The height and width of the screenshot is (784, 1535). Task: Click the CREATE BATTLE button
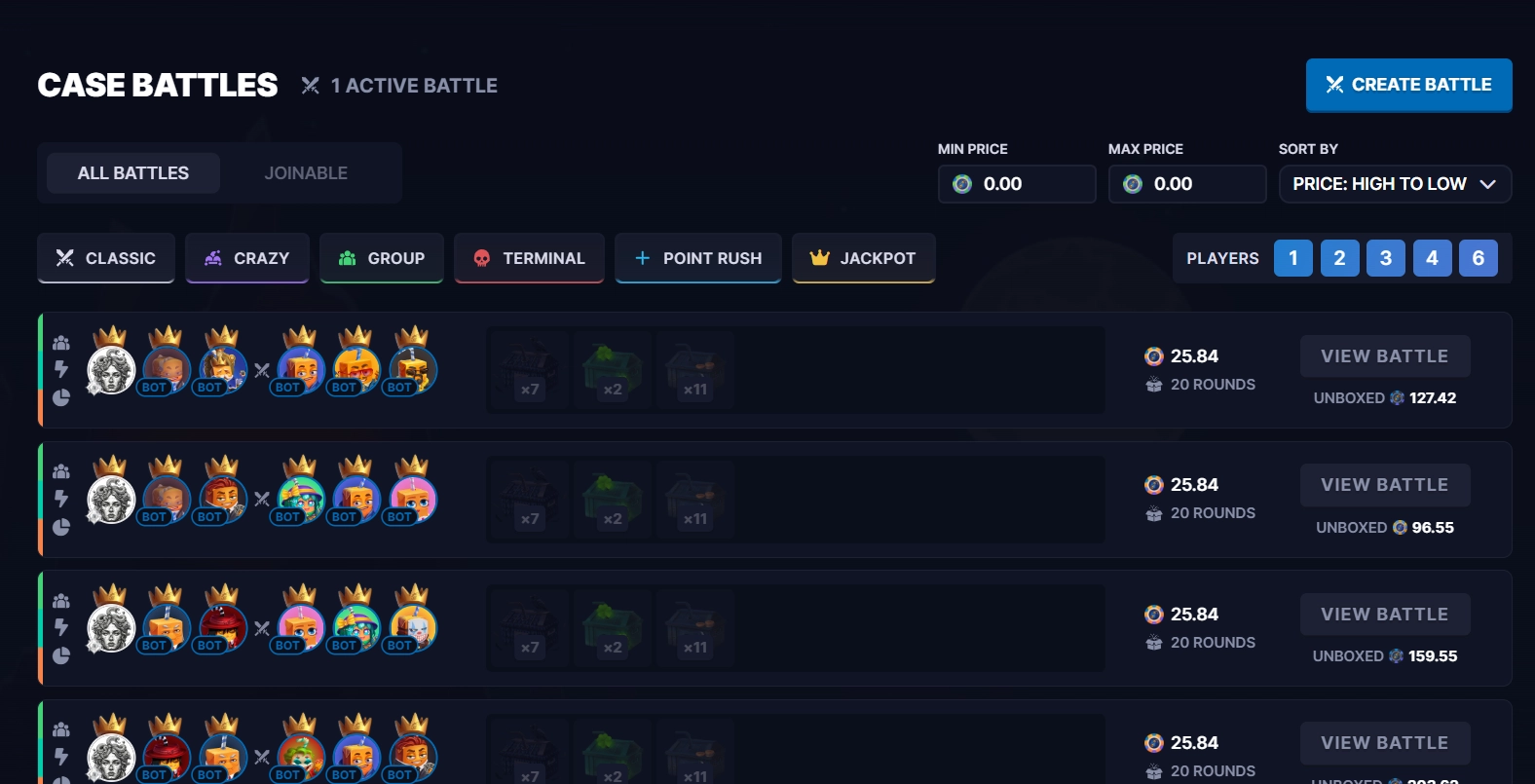click(x=1408, y=85)
